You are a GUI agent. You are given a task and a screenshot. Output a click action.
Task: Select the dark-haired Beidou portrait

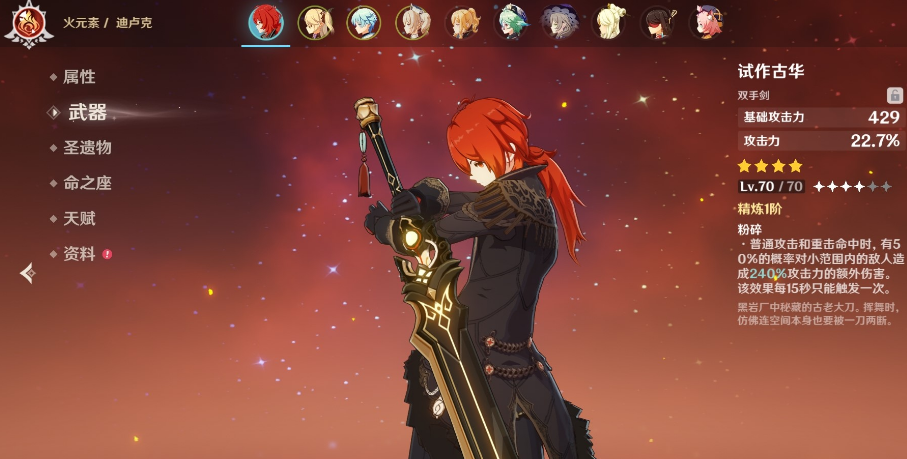click(x=658, y=22)
